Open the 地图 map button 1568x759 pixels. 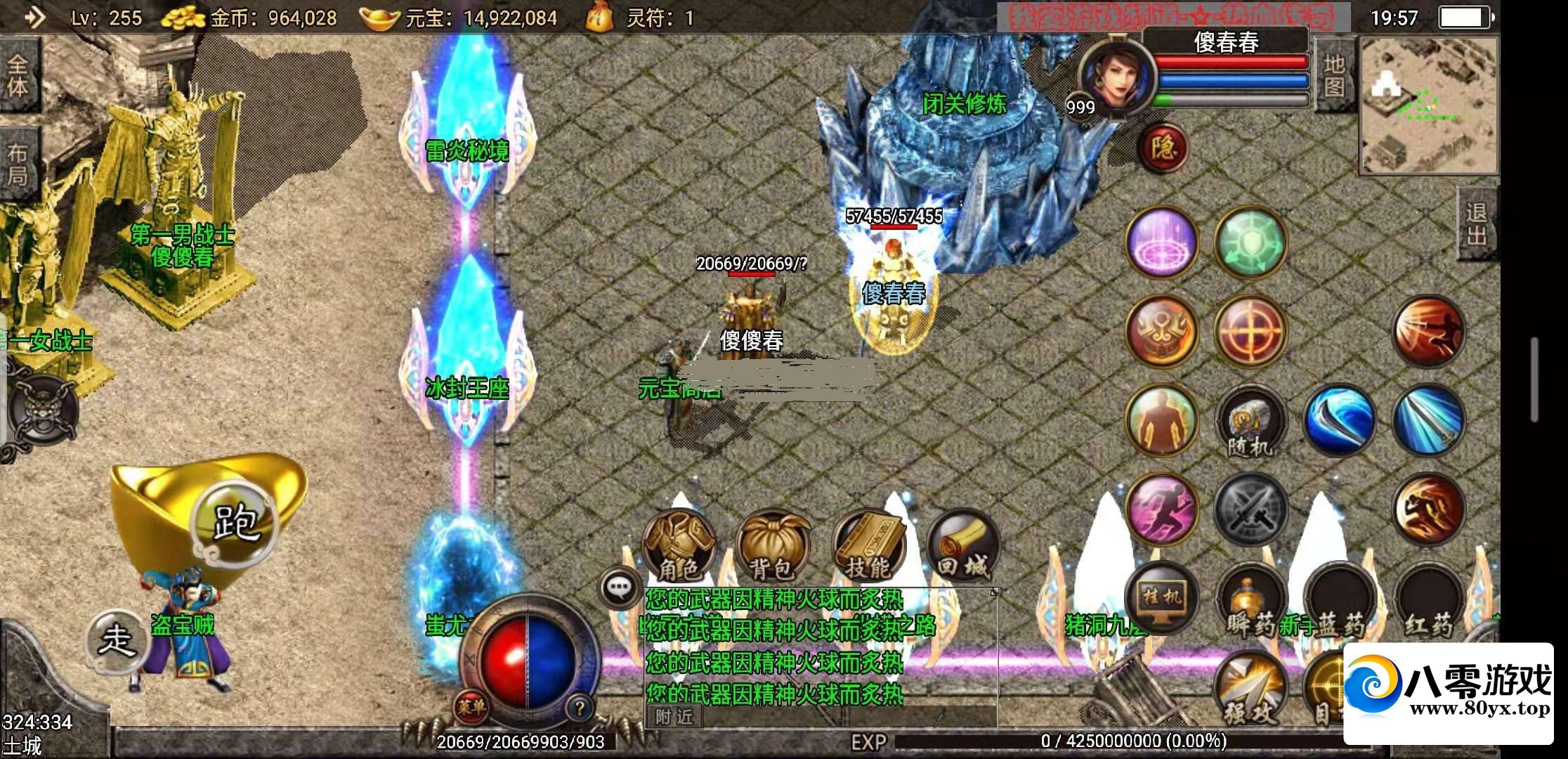coord(1334,76)
